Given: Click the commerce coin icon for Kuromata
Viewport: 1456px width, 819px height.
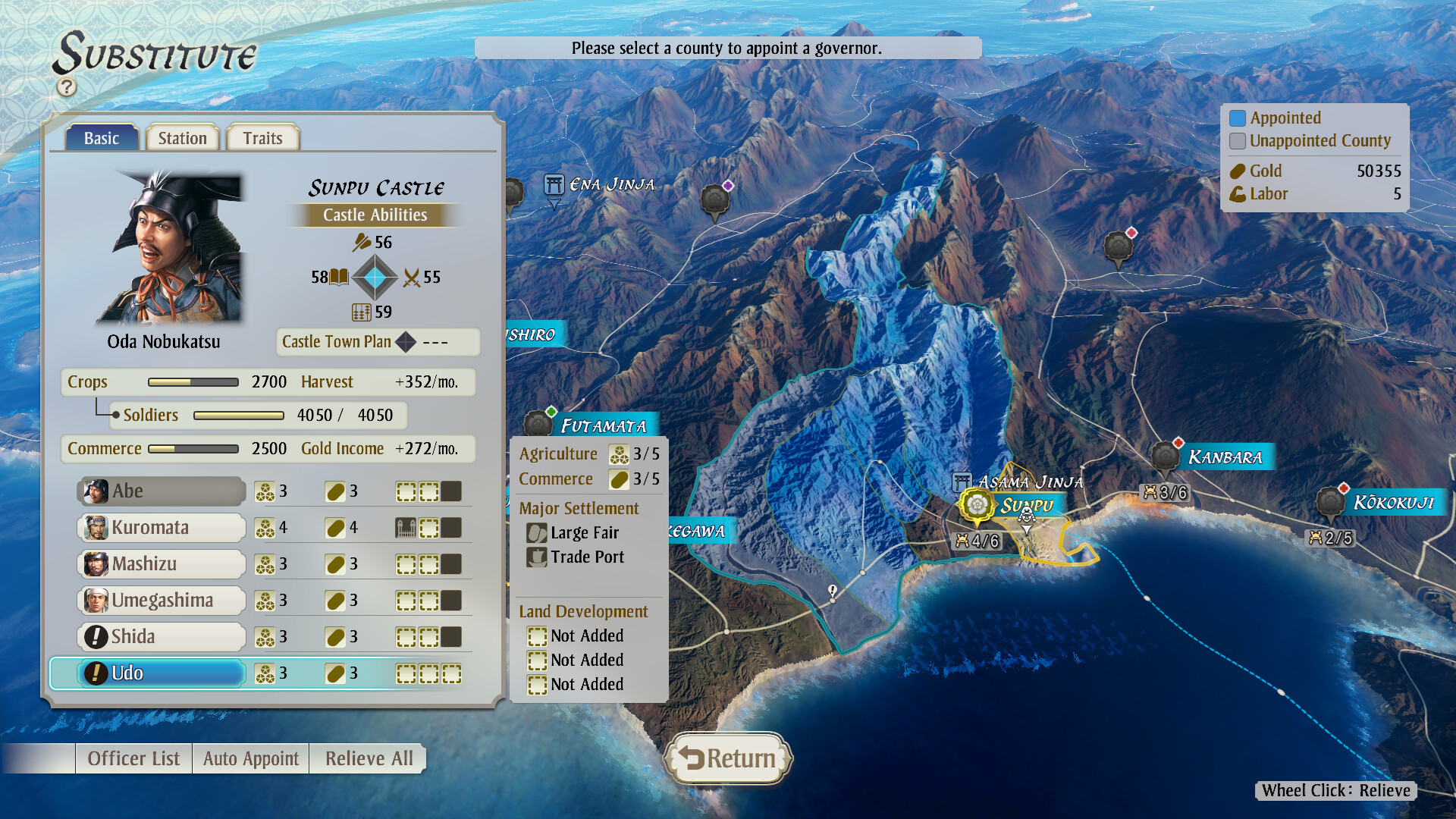Looking at the screenshot, I should [336, 527].
